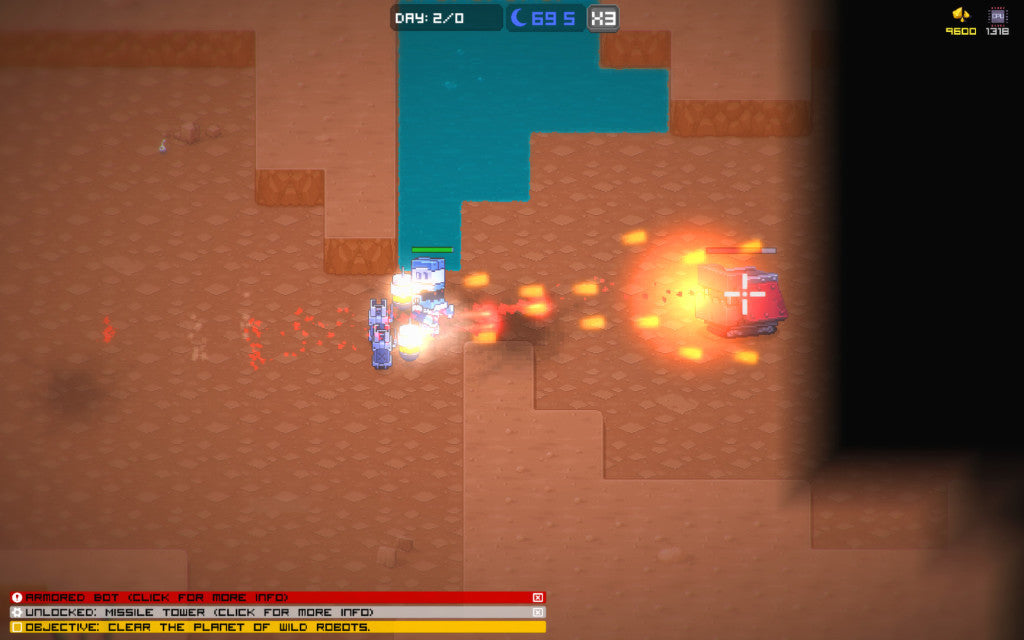This screenshot has height=640, width=1024.
Task: Close the Armored Bot notification
Action: point(538,597)
